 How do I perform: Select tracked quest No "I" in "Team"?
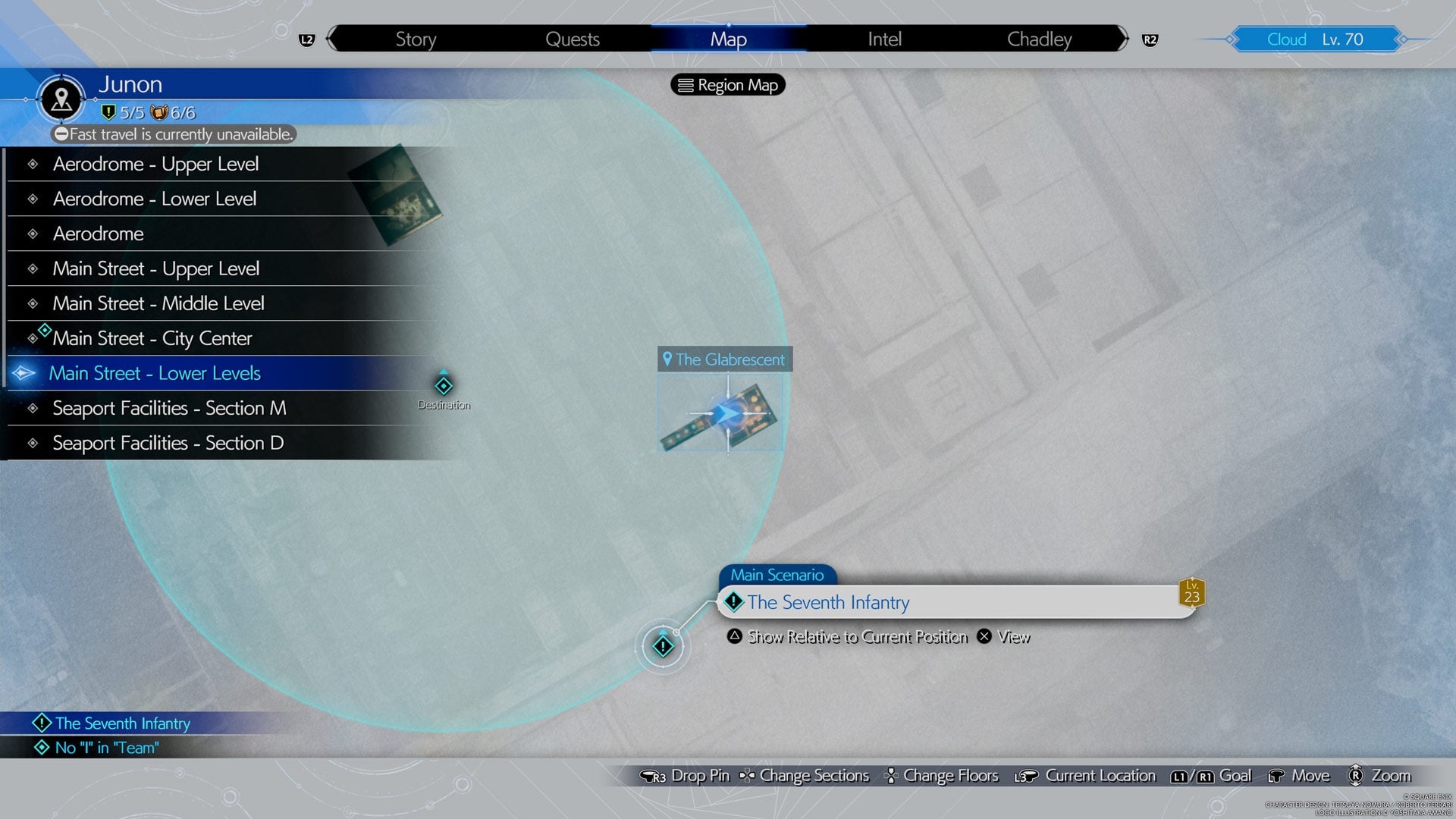[106, 748]
